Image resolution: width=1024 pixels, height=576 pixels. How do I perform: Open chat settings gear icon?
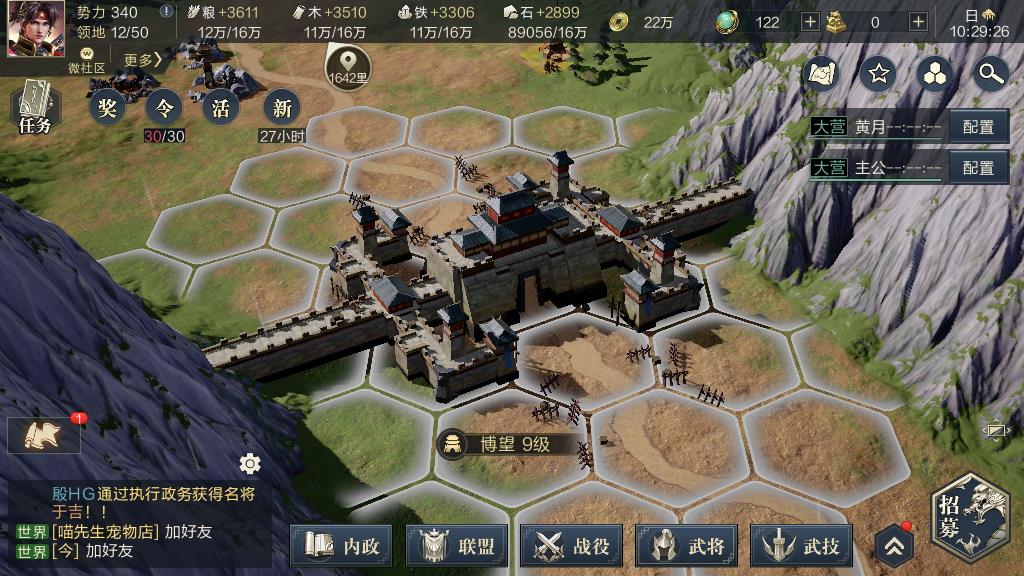(x=250, y=463)
